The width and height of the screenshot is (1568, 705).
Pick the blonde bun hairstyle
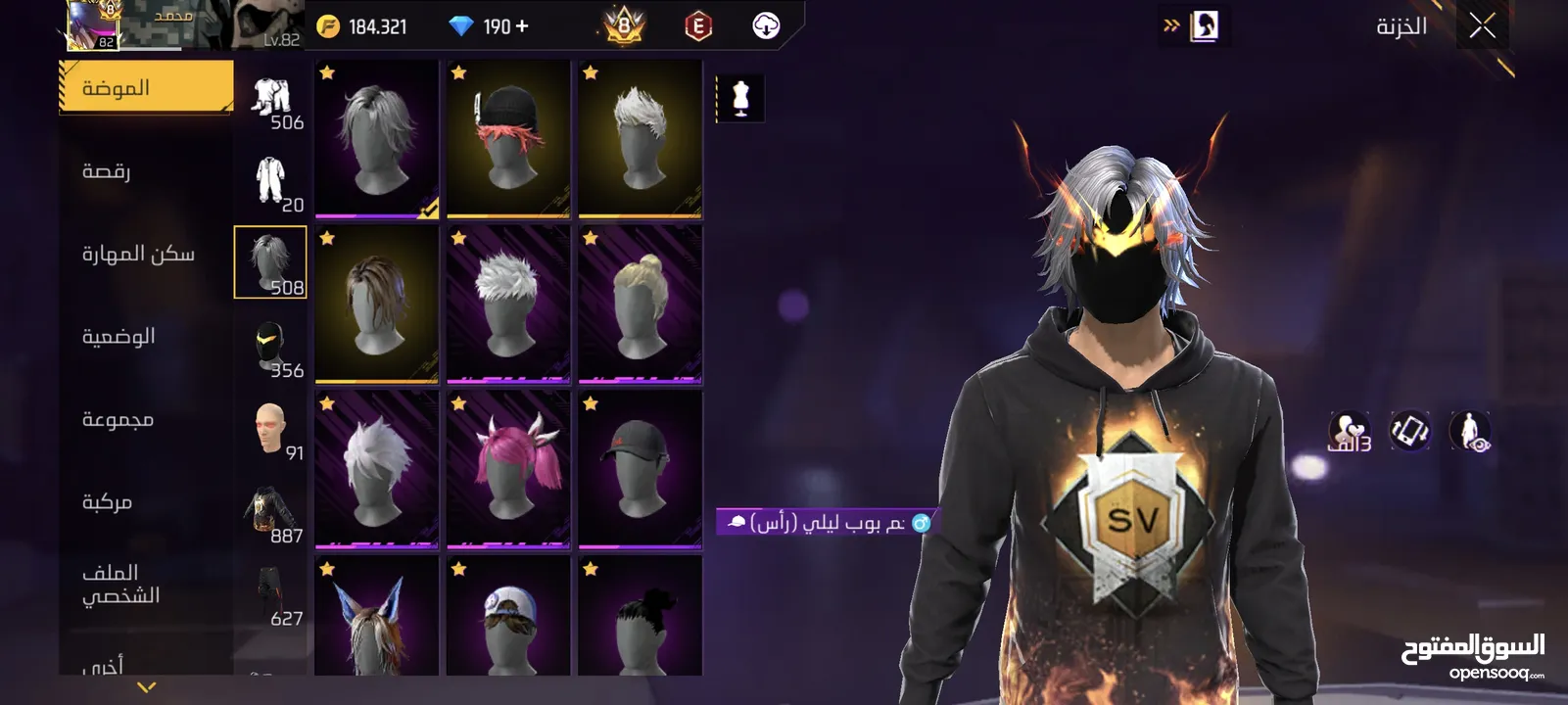(x=640, y=305)
